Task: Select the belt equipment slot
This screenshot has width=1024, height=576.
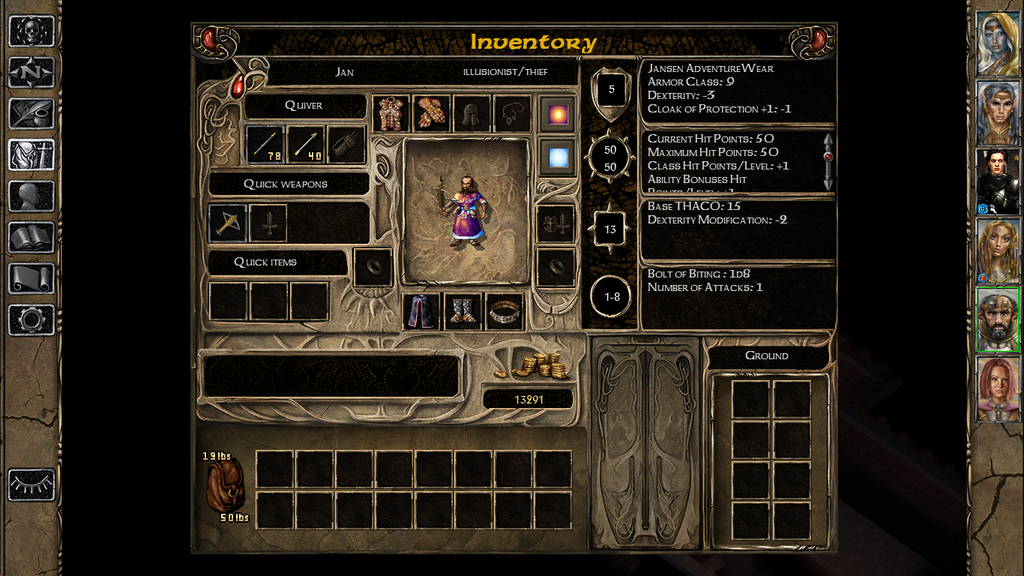Action: pyautogui.click(x=504, y=310)
